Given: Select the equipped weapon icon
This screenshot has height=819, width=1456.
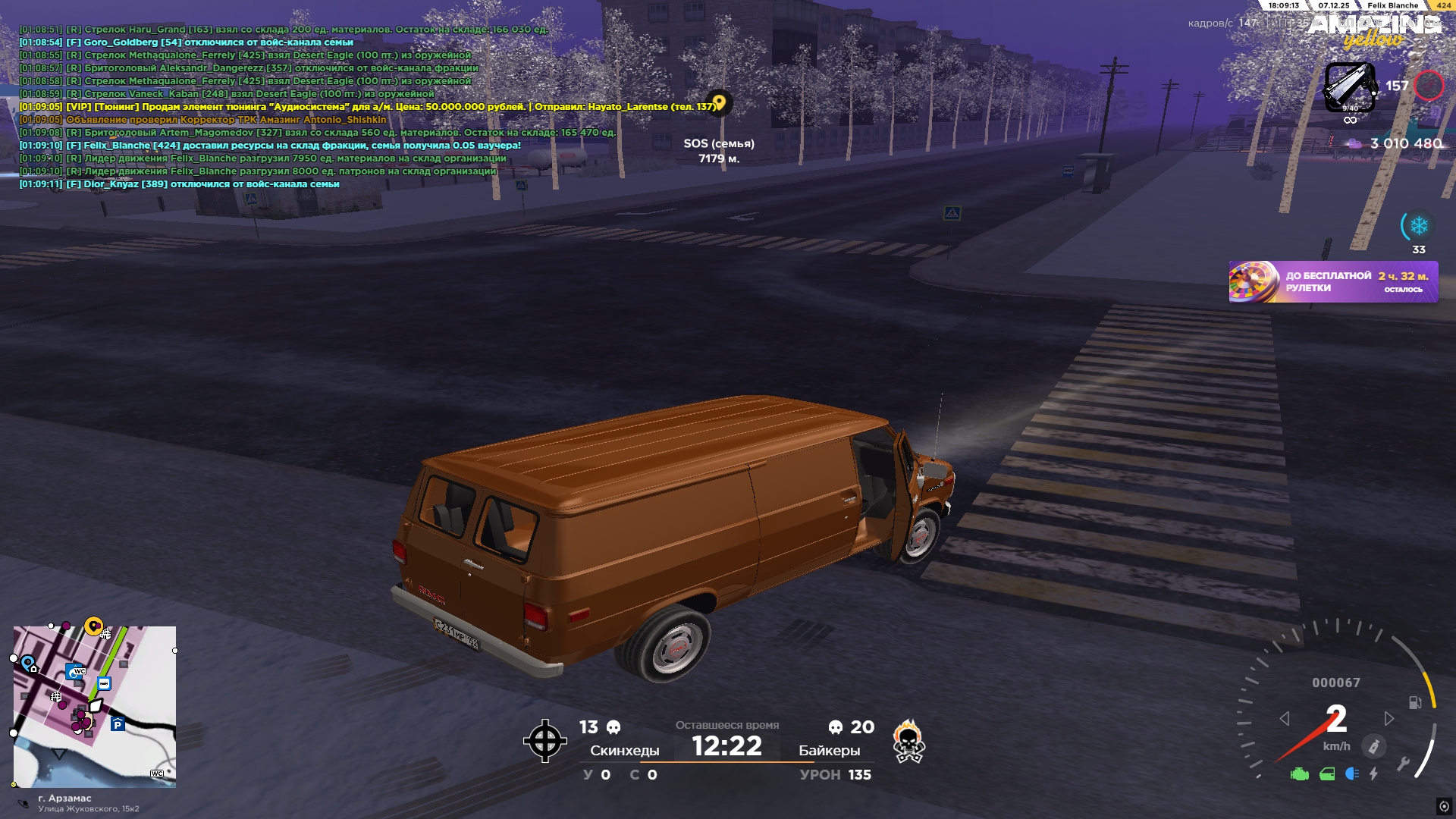Looking at the screenshot, I should click(x=1349, y=87).
